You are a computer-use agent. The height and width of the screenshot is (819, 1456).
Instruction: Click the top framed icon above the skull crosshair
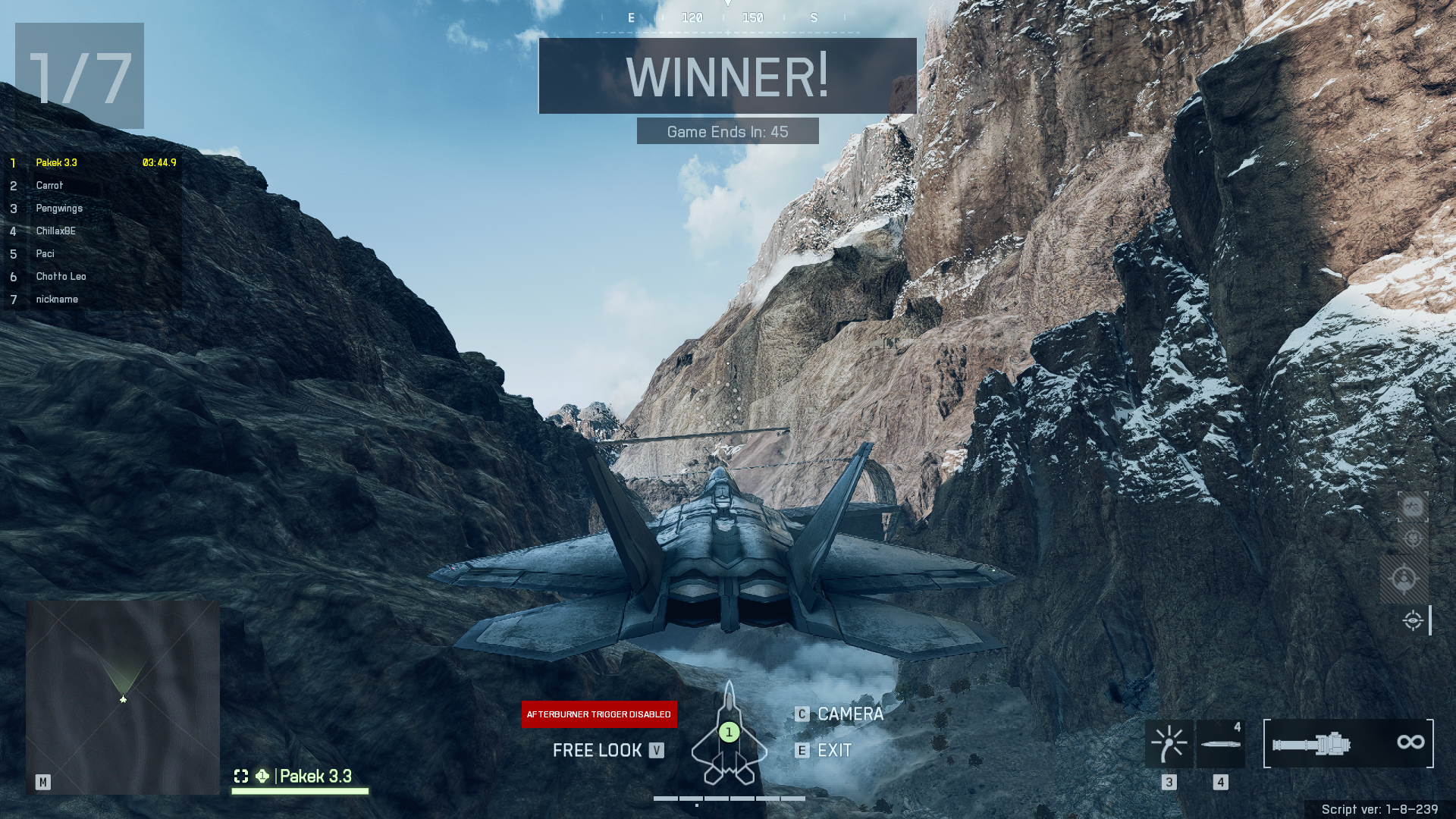coord(1412,507)
